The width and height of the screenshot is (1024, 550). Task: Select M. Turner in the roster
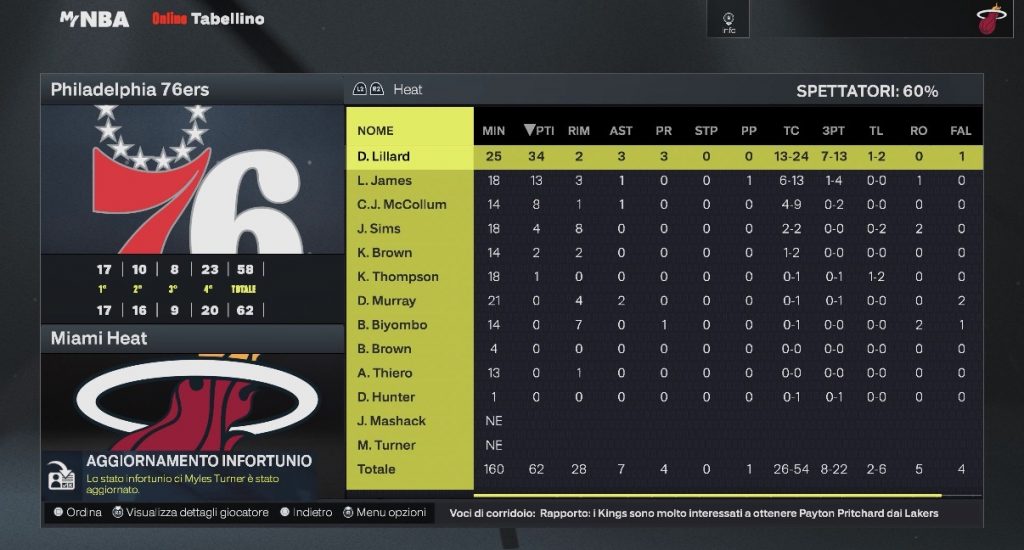click(386, 445)
